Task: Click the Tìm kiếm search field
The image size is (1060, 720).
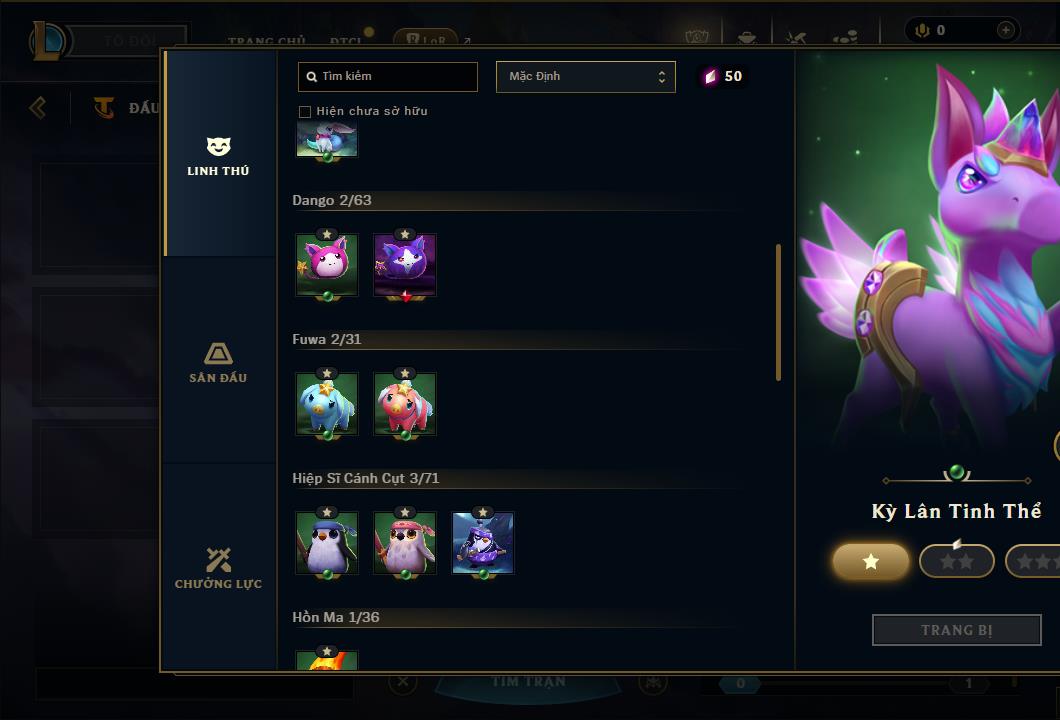Action: (x=388, y=77)
